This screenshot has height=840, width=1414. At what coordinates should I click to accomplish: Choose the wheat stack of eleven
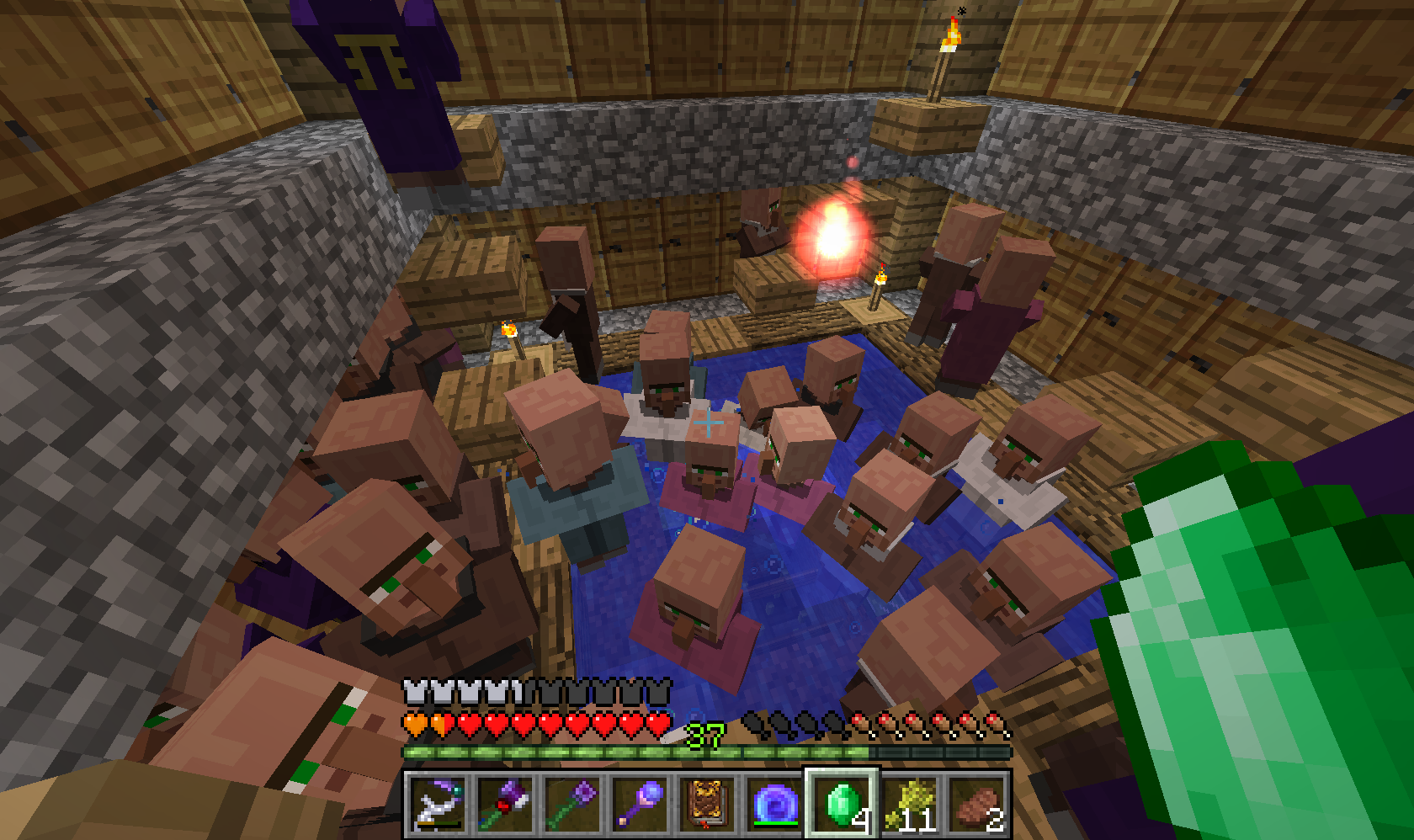tap(909, 804)
